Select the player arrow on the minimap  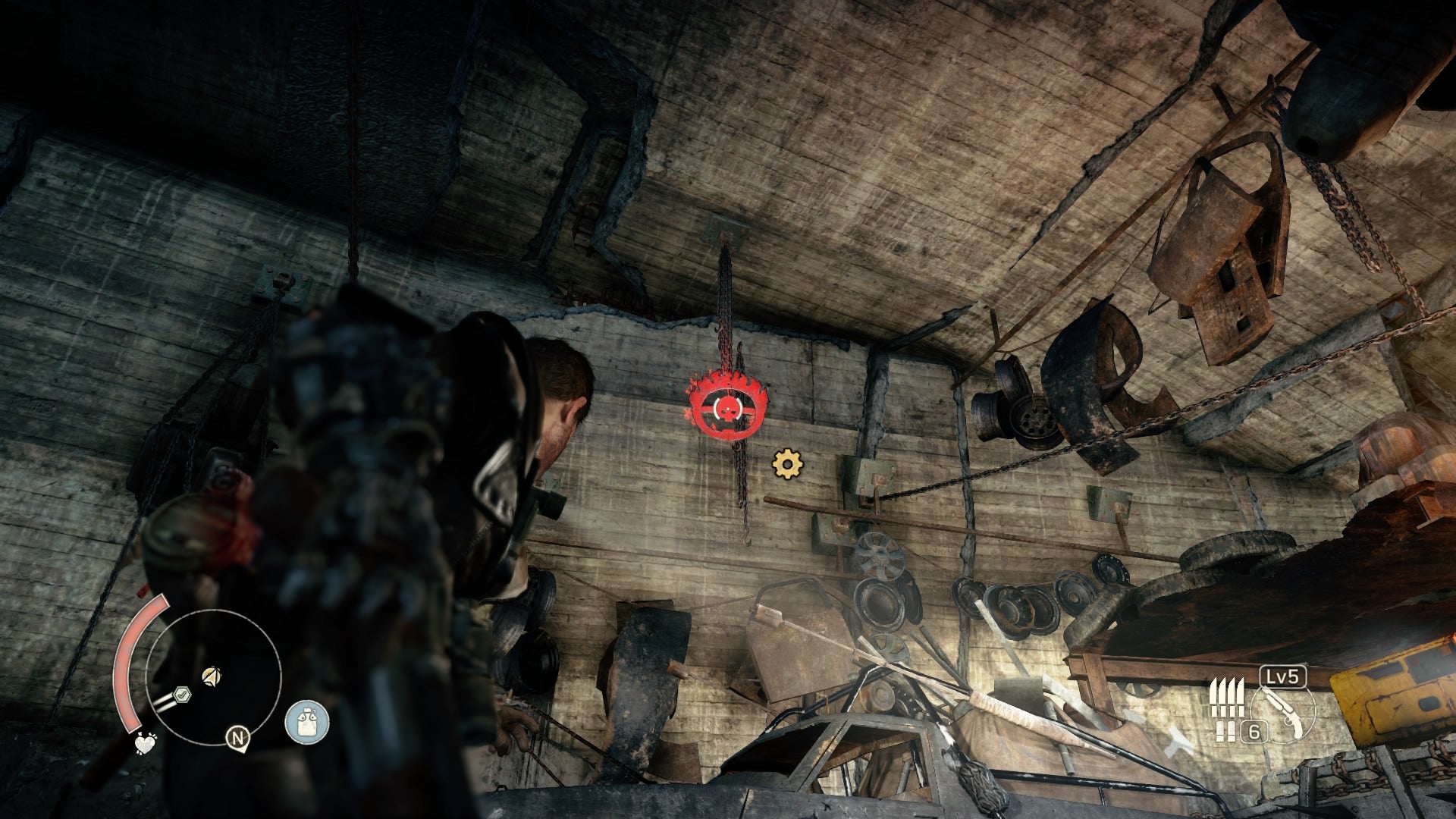click(x=211, y=676)
